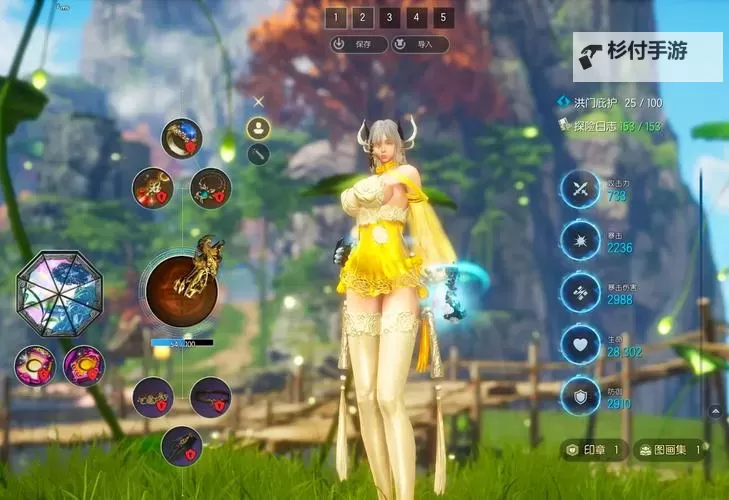Switch to preset slot 5

[x=444, y=17]
